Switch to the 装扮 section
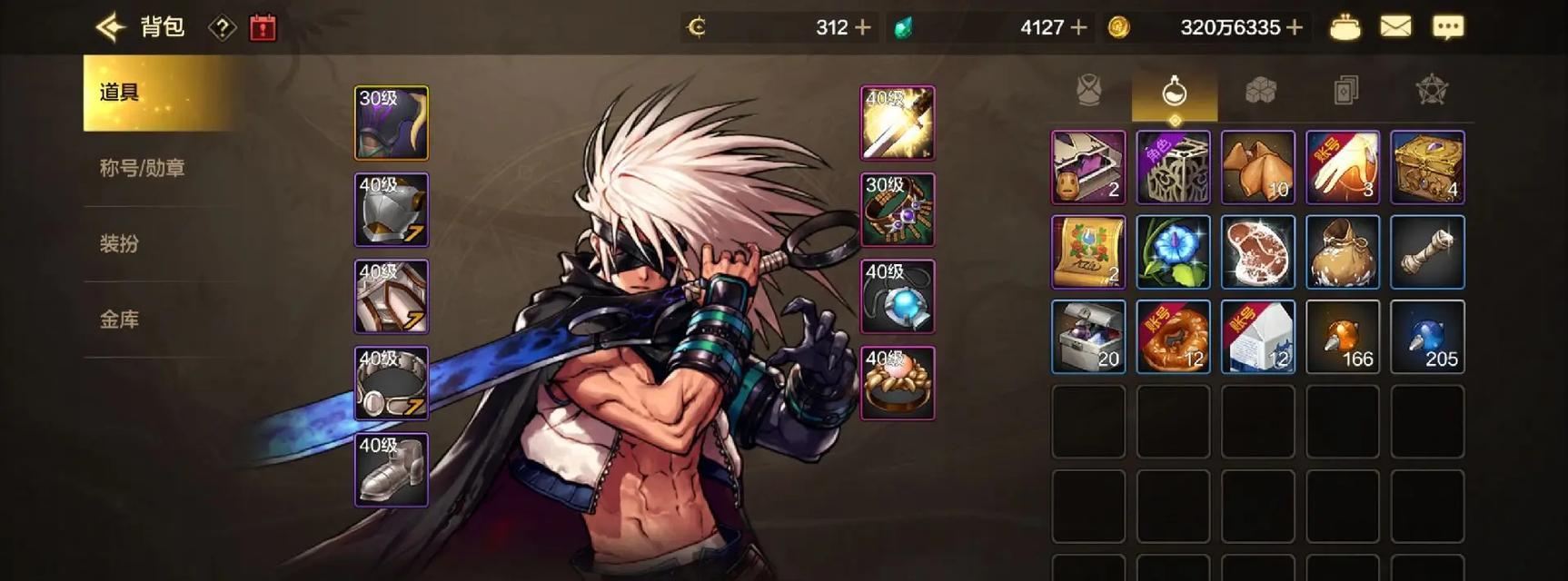Image resolution: width=1568 pixels, height=581 pixels. pyautogui.click(x=120, y=243)
